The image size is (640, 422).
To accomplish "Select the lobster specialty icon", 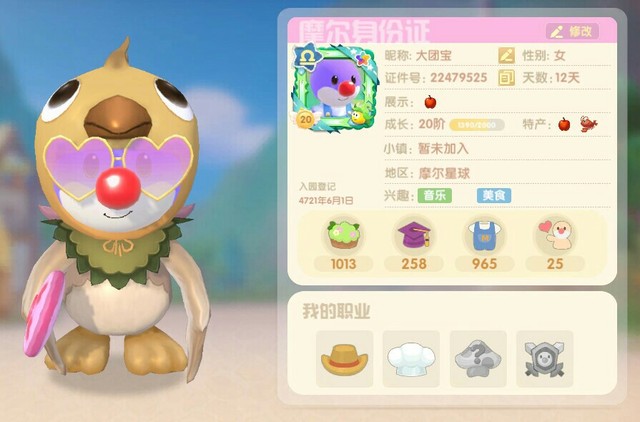I will pyautogui.click(x=588, y=125).
